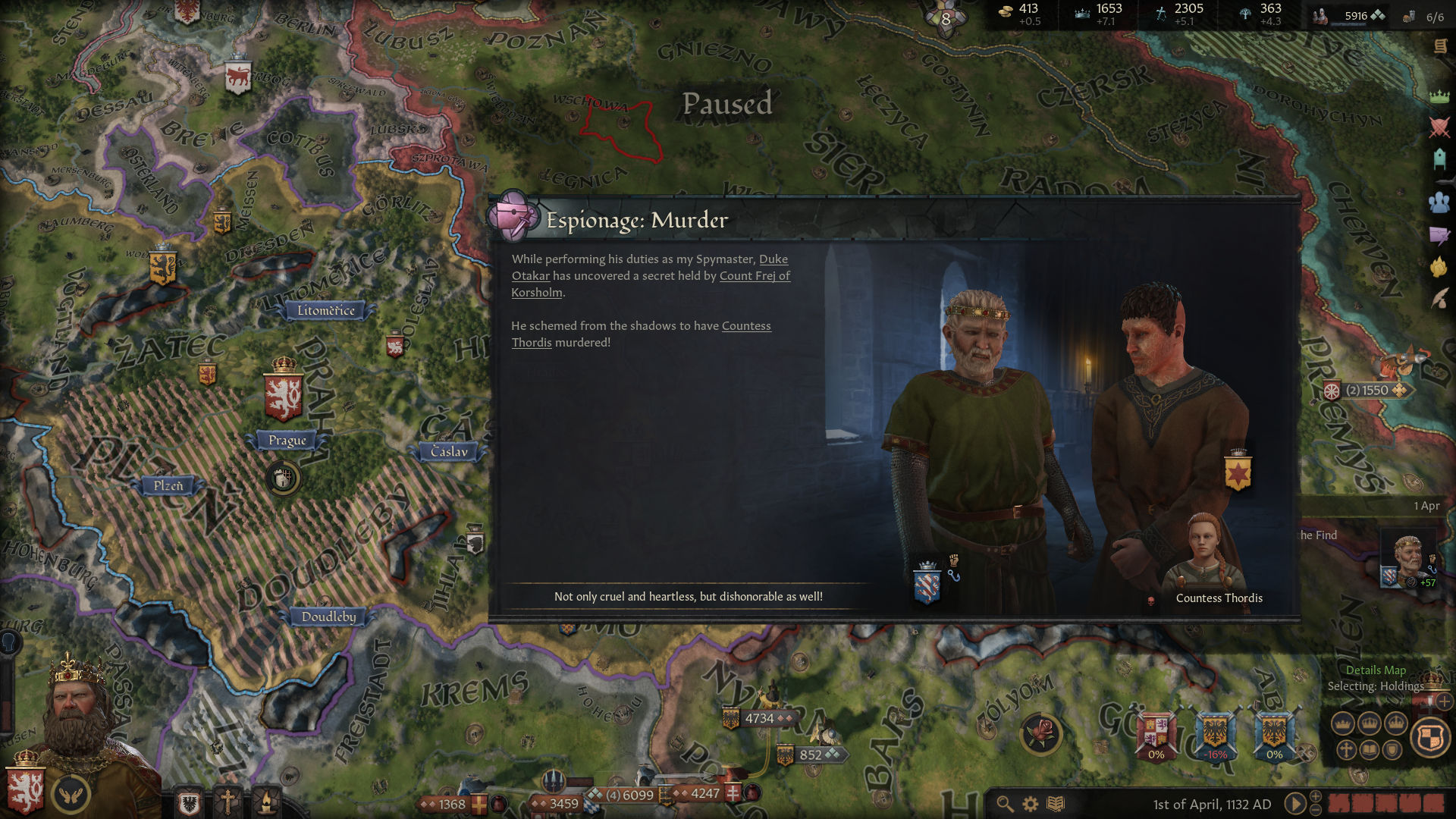Open the Council chair tab
Image resolution: width=1456 pixels, height=819 pixels.
pos(1439,158)
